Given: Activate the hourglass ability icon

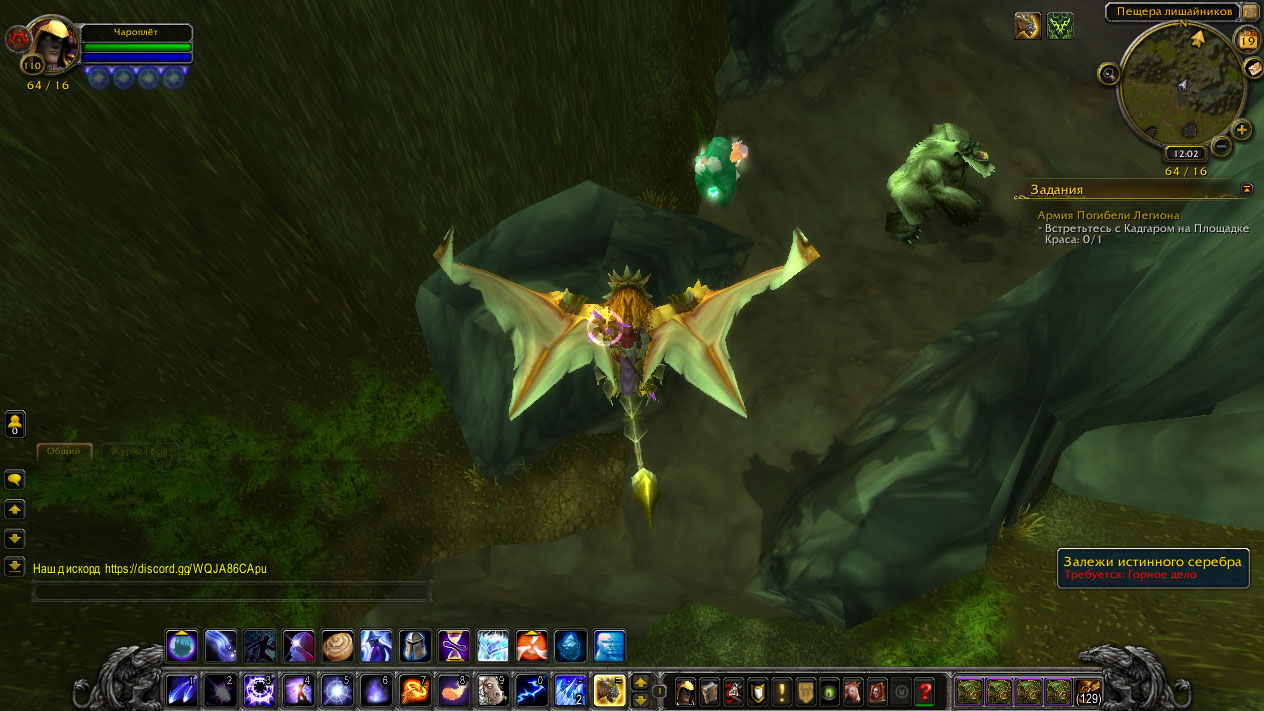Looking at the screenshot, I should click(453, 646).
